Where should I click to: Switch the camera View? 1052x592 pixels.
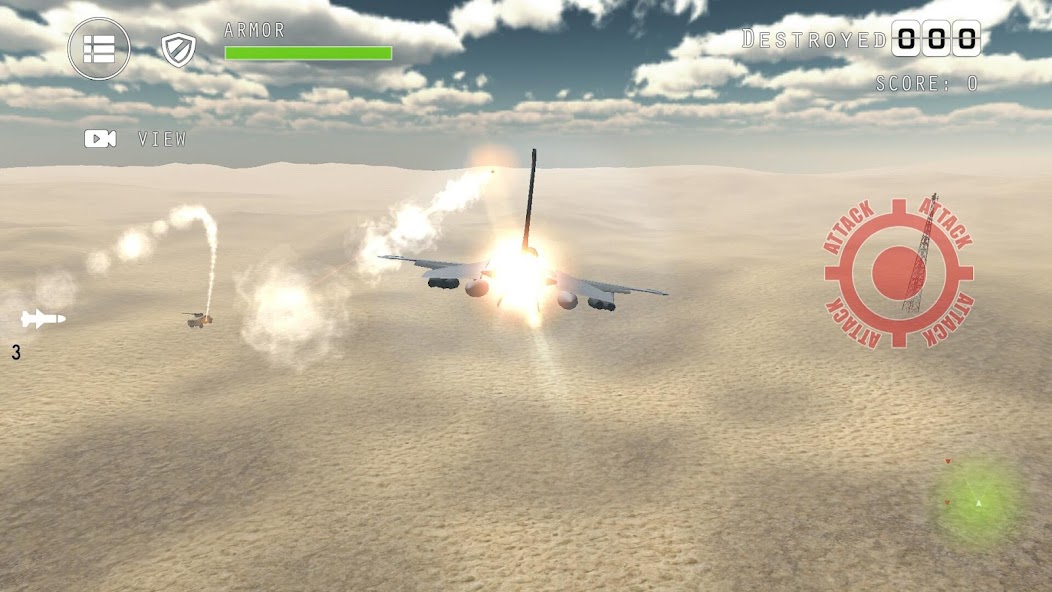[x=135, y=139]
